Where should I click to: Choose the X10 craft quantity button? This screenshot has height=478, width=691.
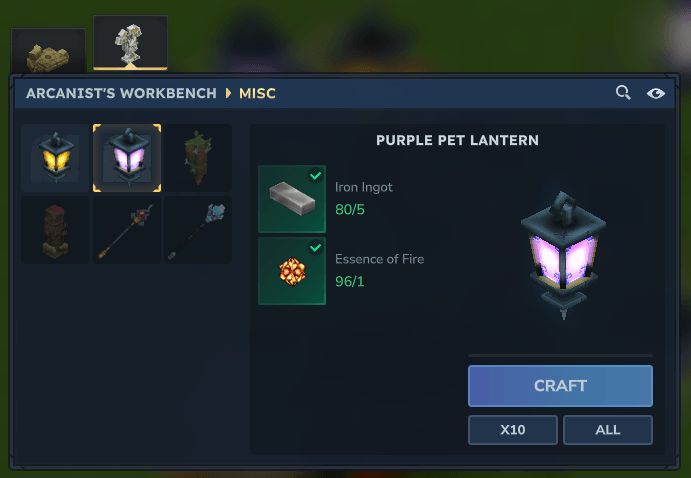[x=513, y=430]
